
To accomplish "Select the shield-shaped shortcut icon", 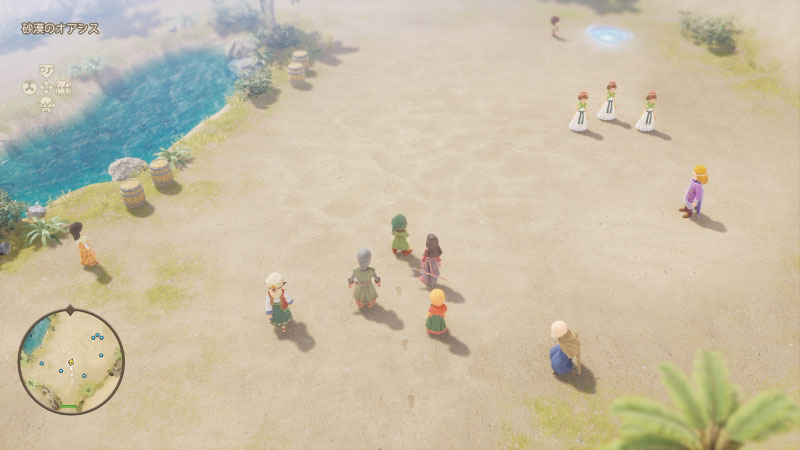I will [46, 70].
